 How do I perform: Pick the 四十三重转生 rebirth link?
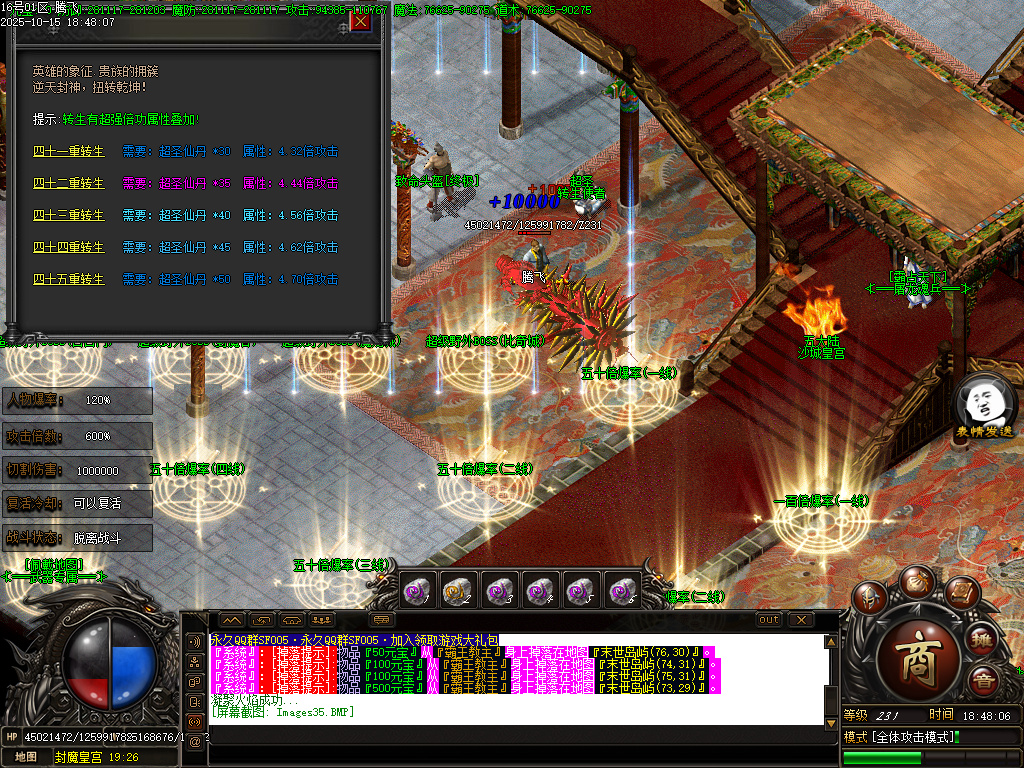pyautogui.click(x=68, y=216)
